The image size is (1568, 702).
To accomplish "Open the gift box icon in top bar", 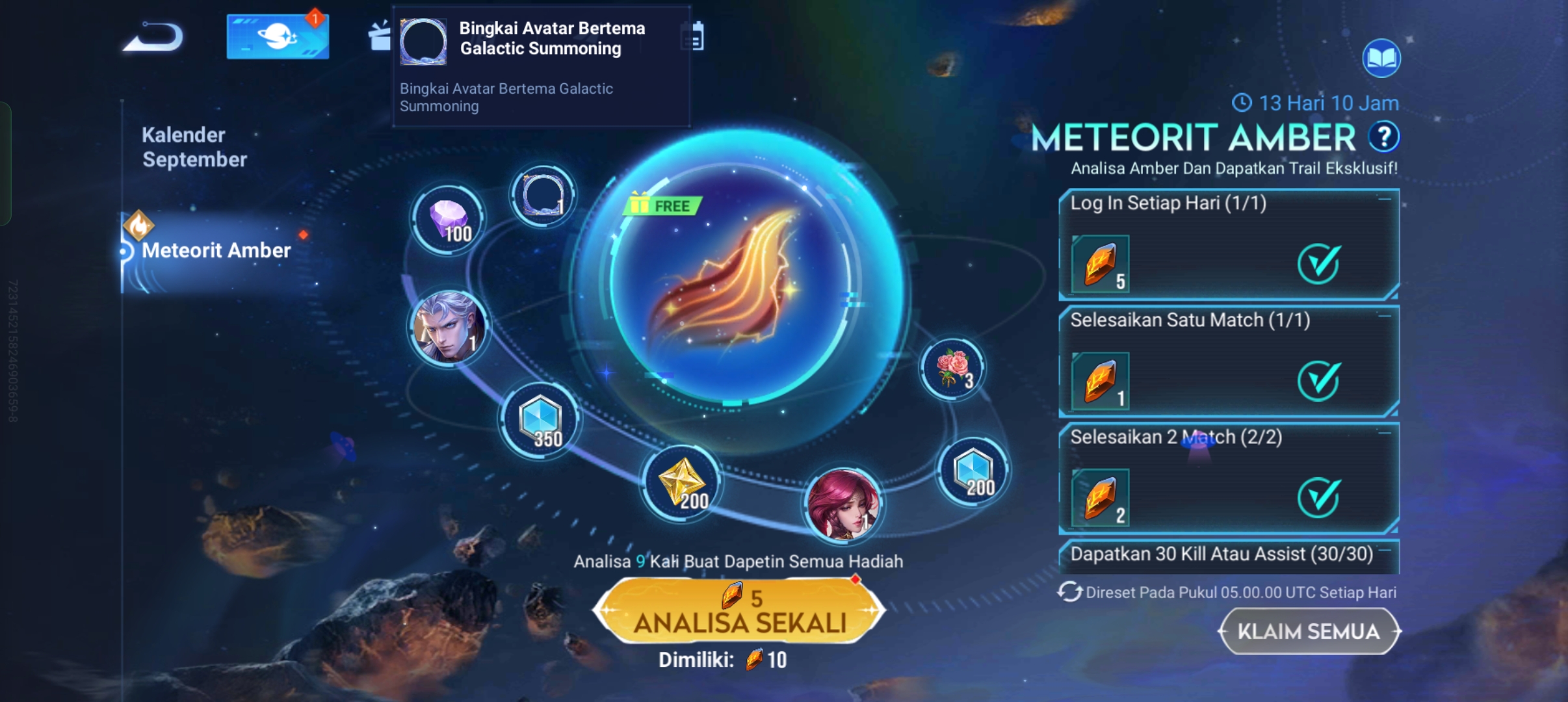I will (x=380, y=36).
